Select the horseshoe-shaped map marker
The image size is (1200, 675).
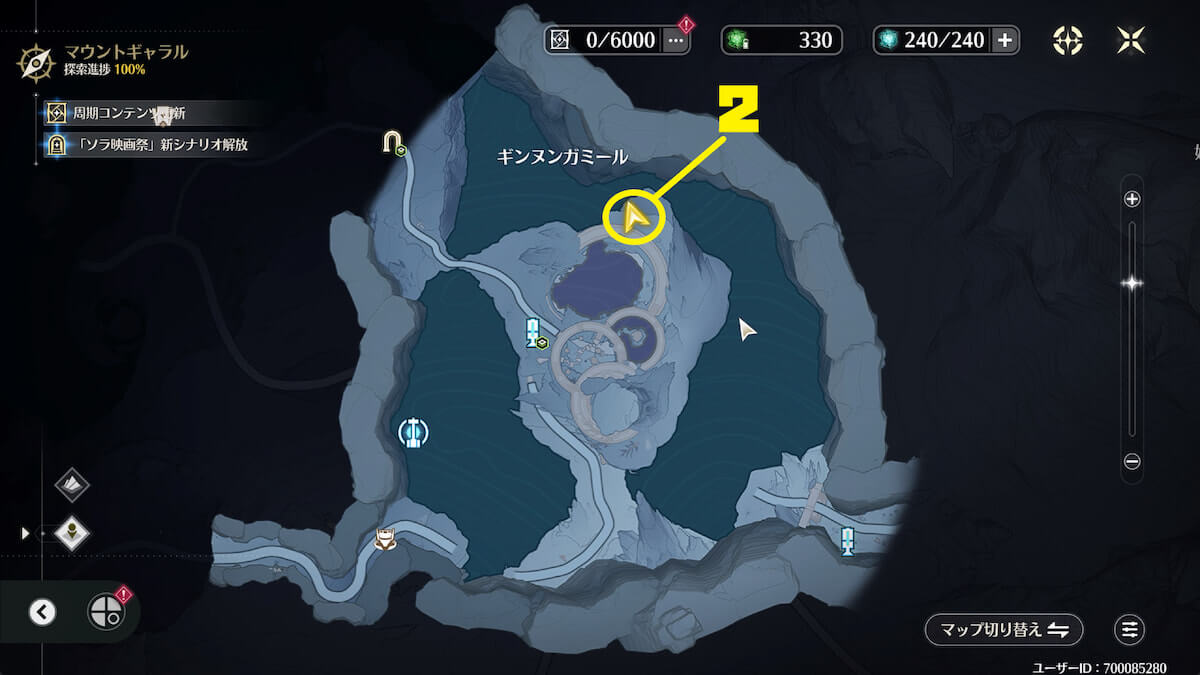392,142
